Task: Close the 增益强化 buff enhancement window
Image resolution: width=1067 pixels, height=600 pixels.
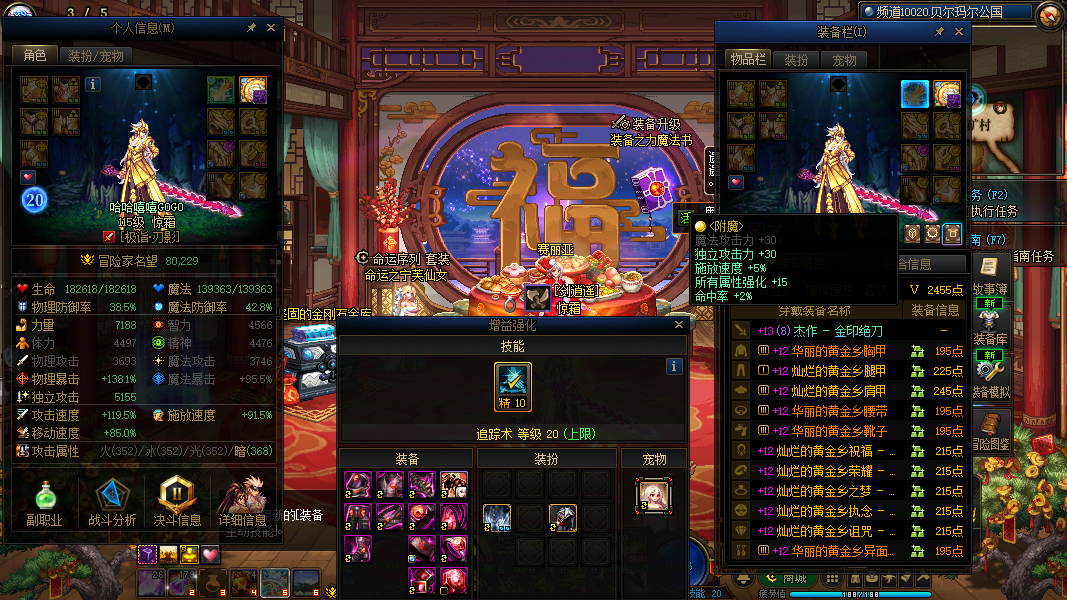Action: pos(679,325)
